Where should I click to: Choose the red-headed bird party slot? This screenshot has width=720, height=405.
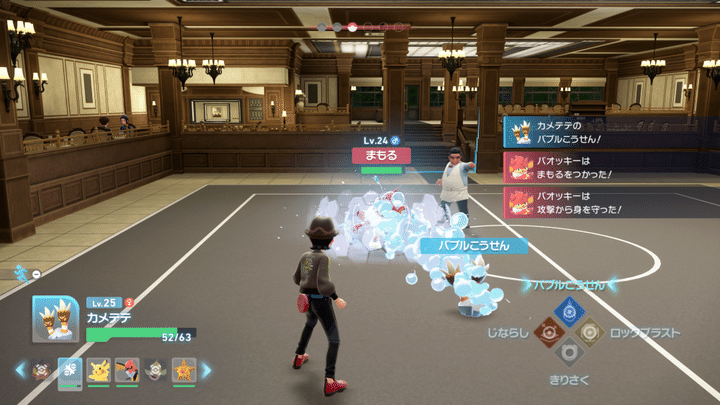(127, 371)
